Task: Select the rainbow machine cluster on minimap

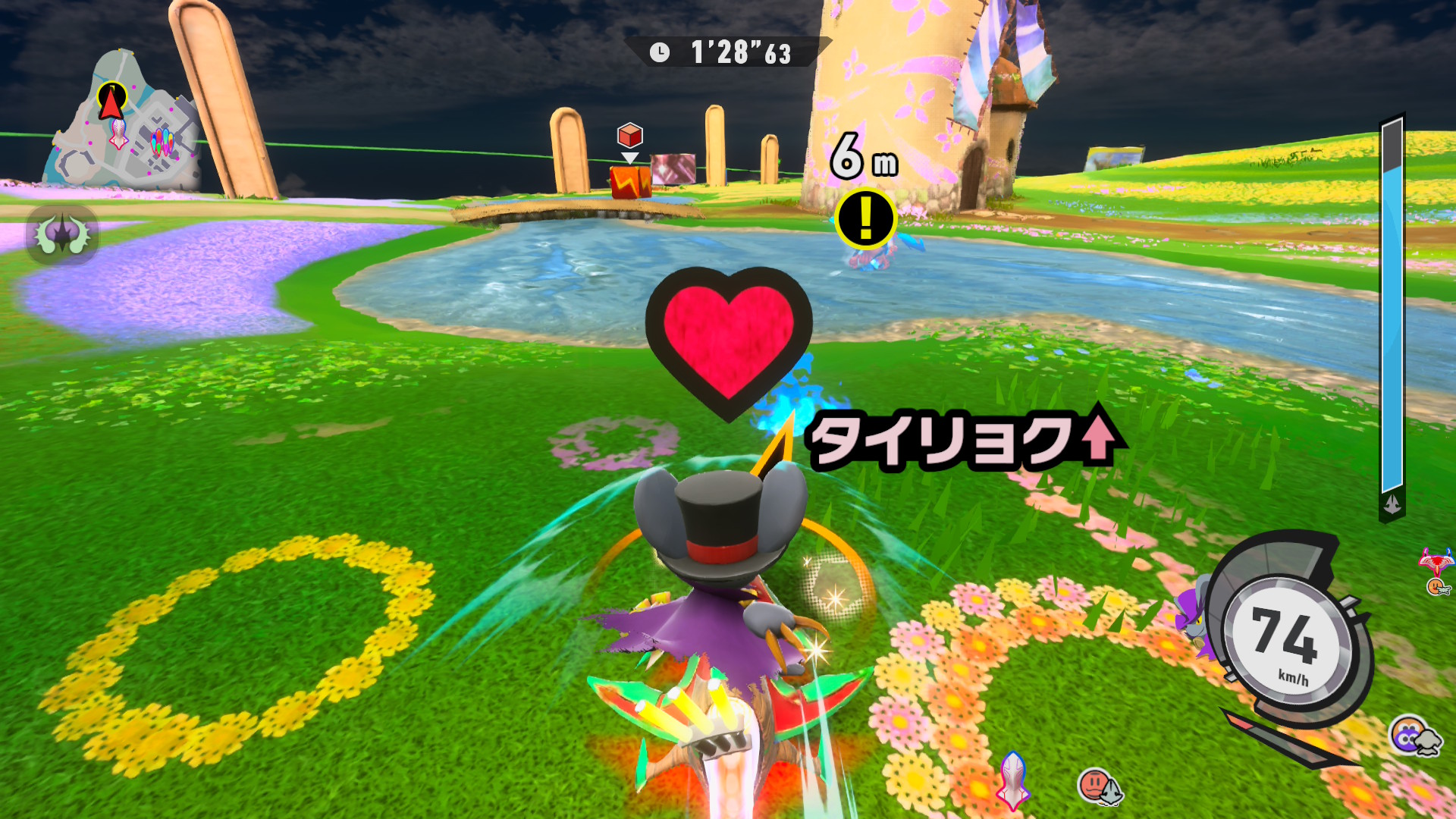Action: coord(162,142)
